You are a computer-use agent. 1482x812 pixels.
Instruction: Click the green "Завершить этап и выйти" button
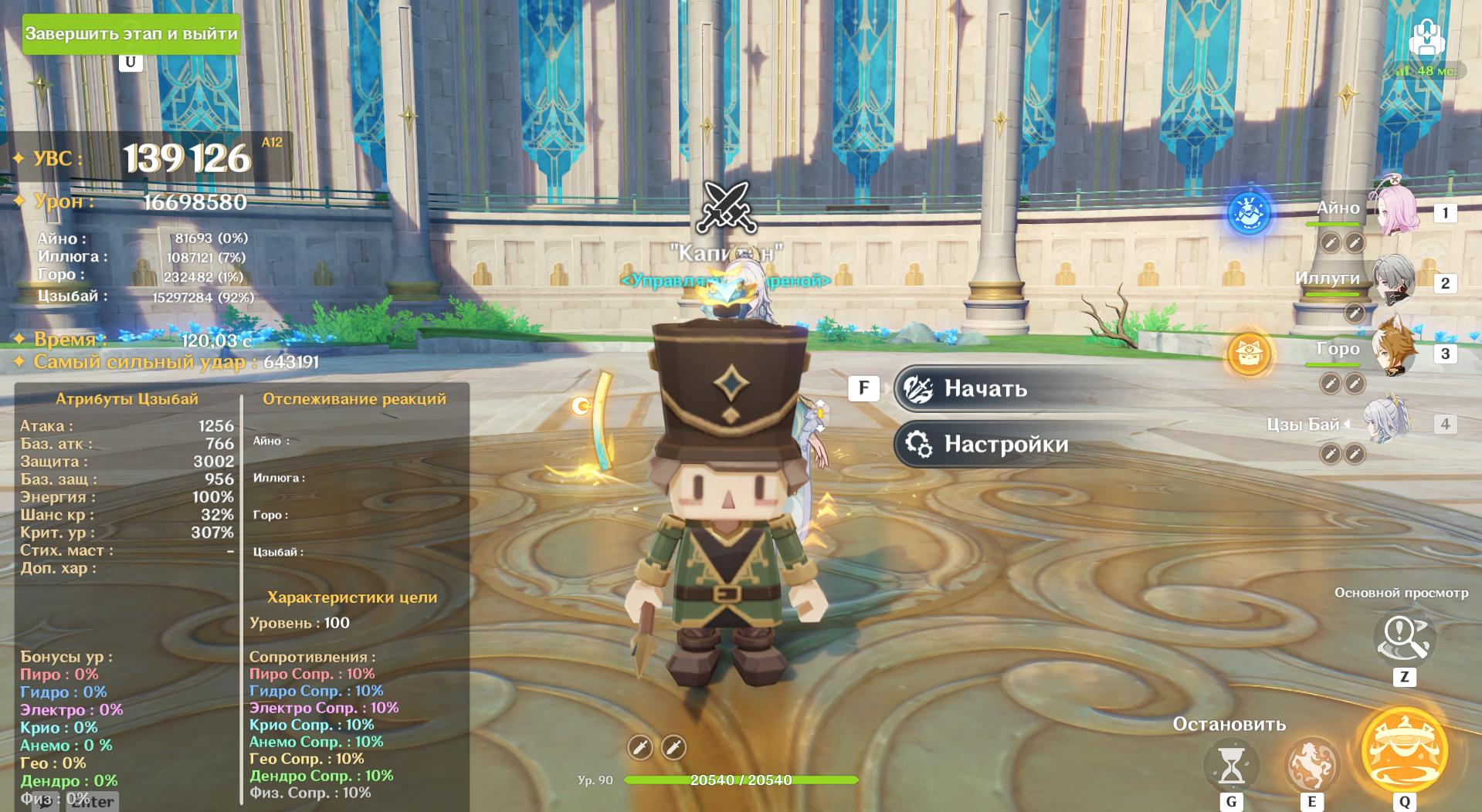pos(131,34)
